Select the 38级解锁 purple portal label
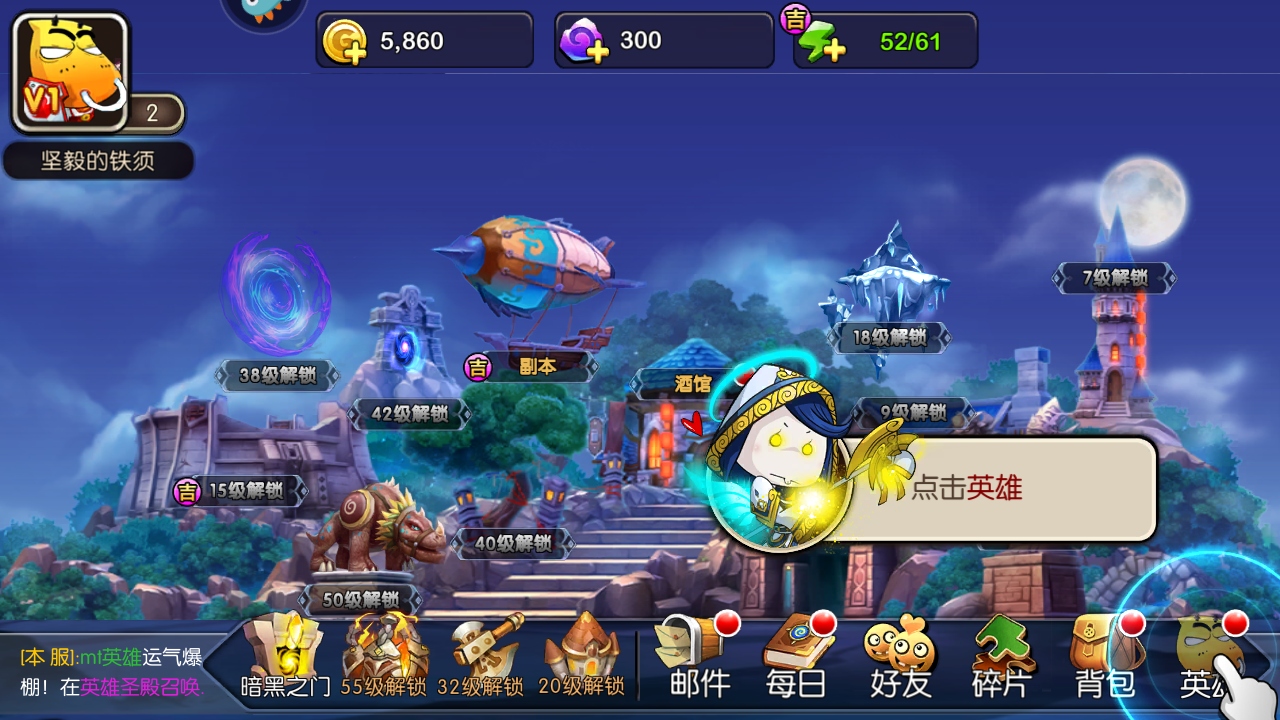Image resolution: width=1280 pixels, height=720 pixels. click(277, 376)
